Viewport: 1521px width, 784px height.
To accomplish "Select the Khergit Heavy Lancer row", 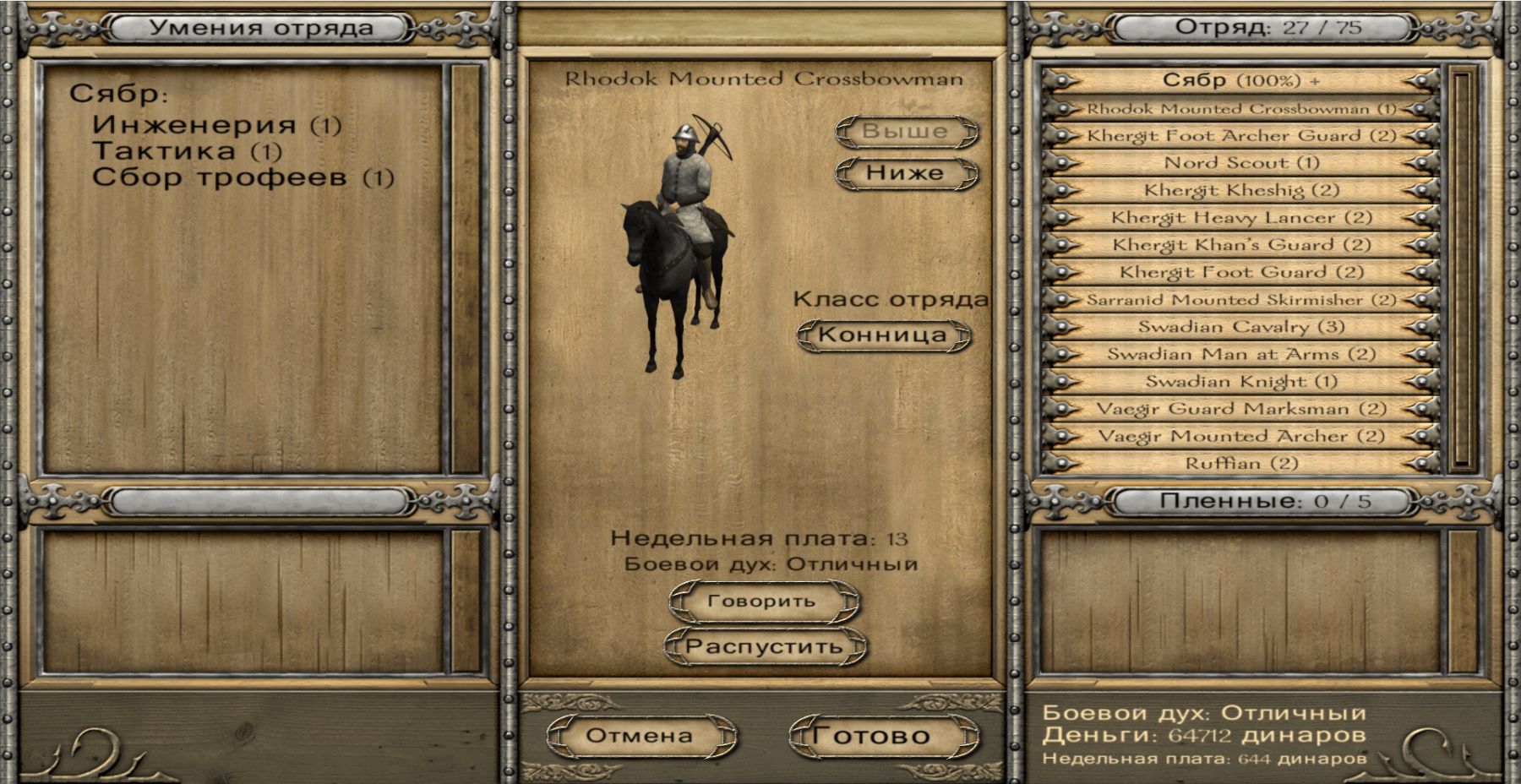I will coord(1240,218).
